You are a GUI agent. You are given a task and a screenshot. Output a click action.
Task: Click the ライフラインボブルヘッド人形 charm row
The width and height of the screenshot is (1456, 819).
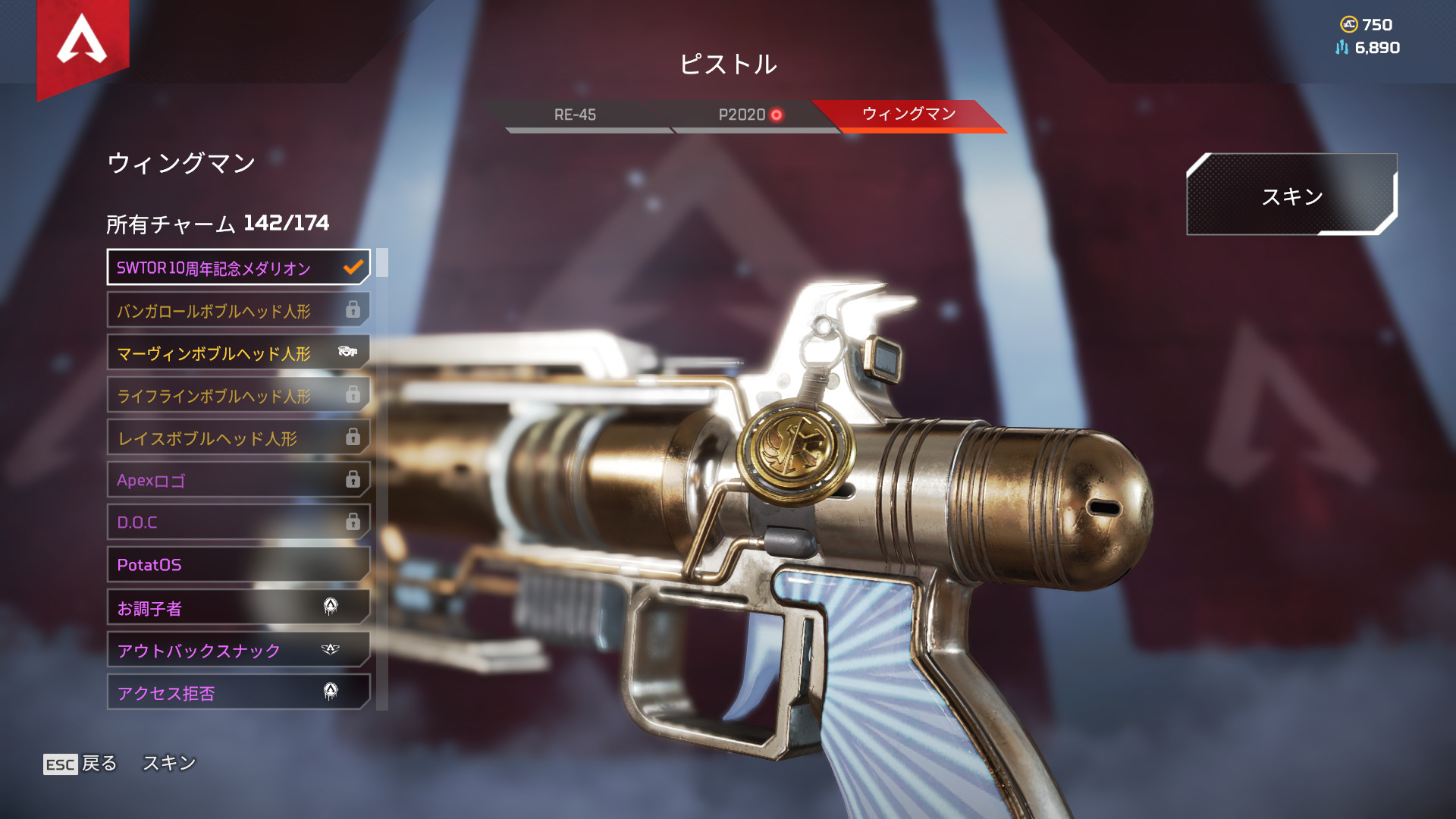coord(238,395)
